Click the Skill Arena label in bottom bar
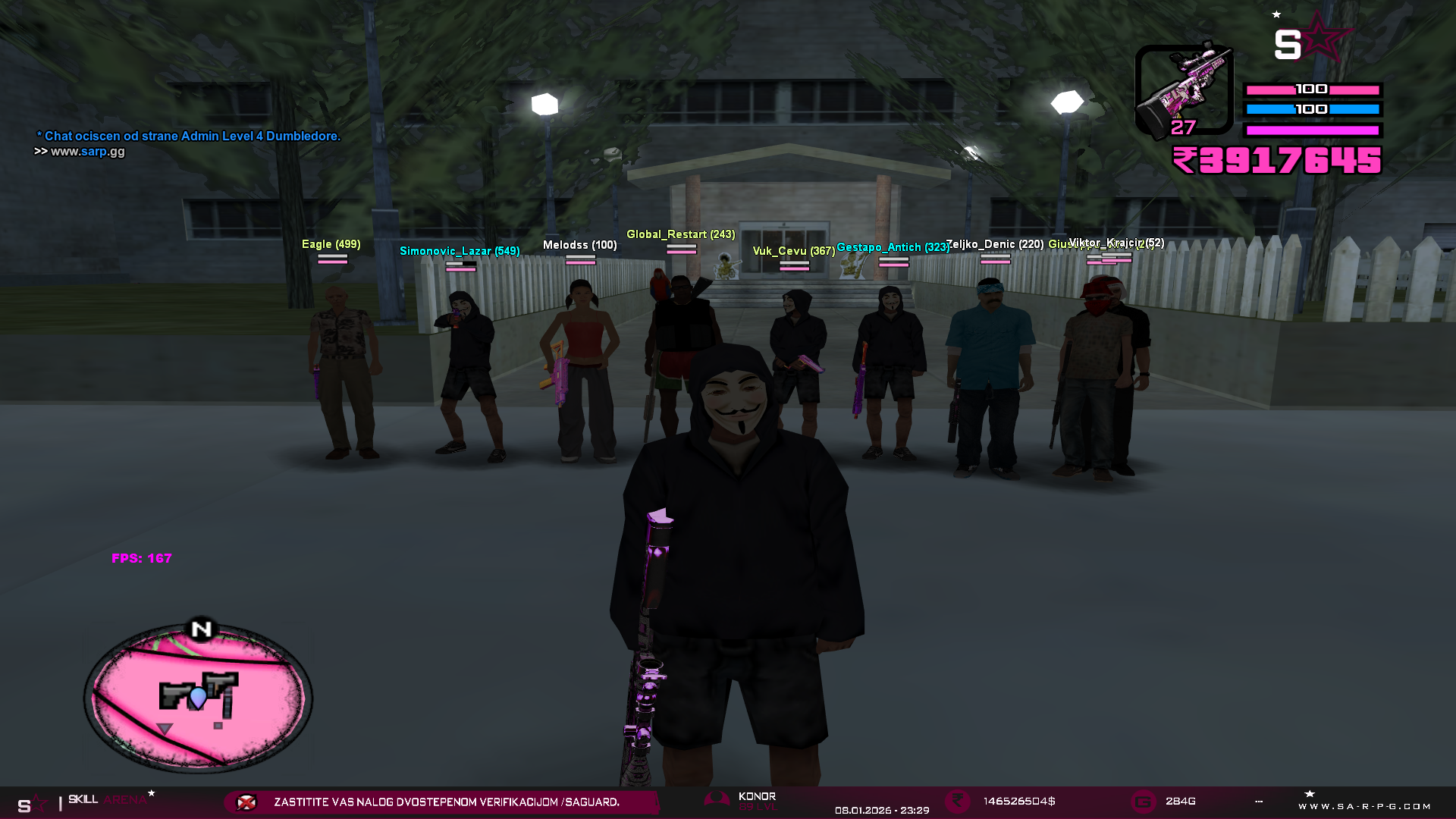Screen dimensions: 1456x819 (107, 800)
